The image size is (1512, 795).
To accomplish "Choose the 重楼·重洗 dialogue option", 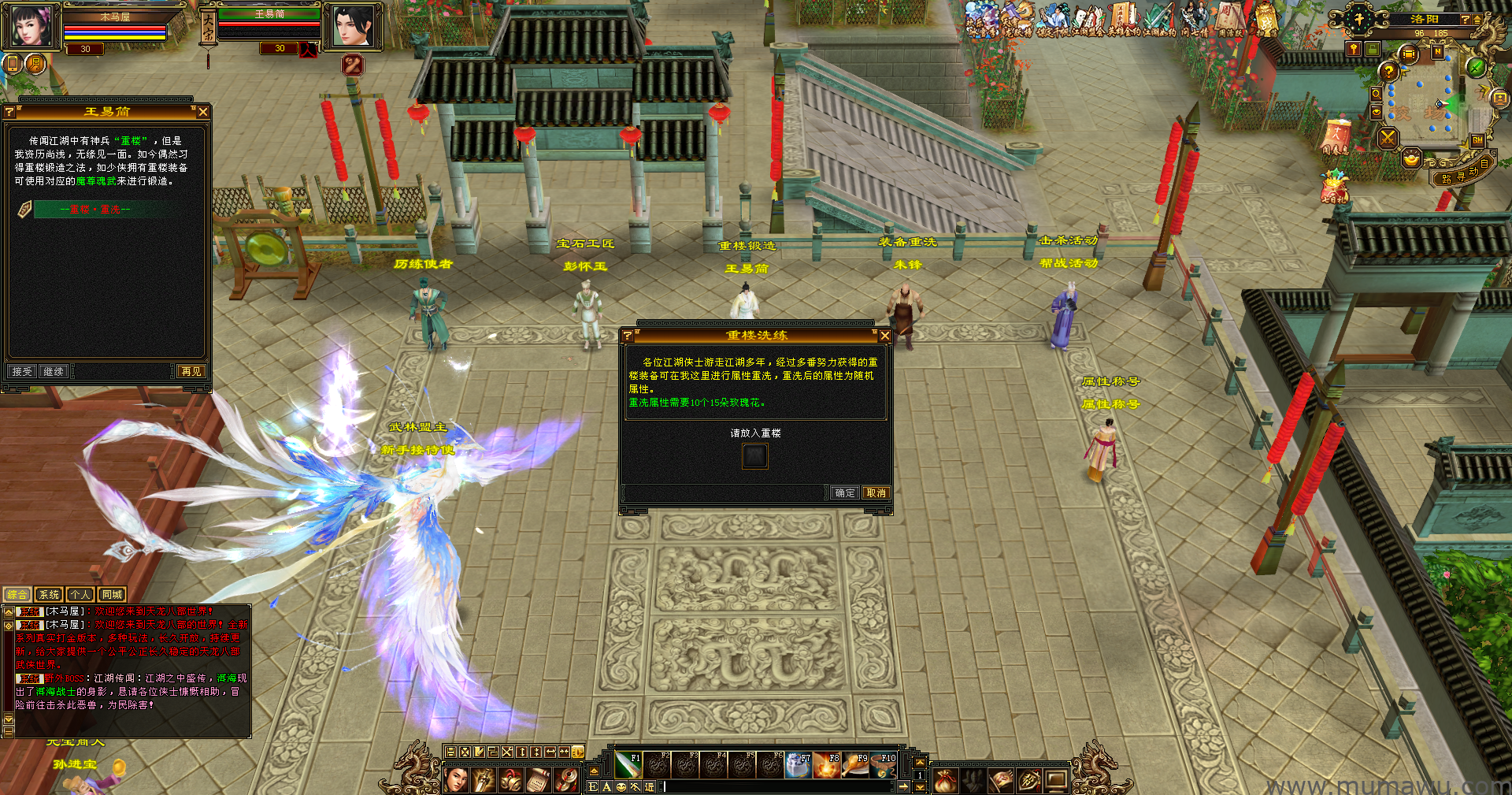I will pos(95,210).
